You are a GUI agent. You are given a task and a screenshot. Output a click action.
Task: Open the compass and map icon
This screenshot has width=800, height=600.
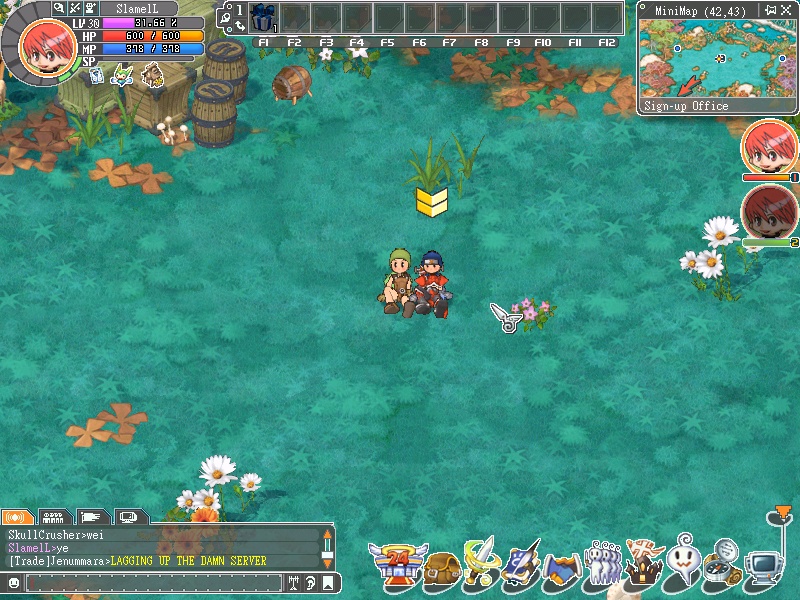click(722, 564)
